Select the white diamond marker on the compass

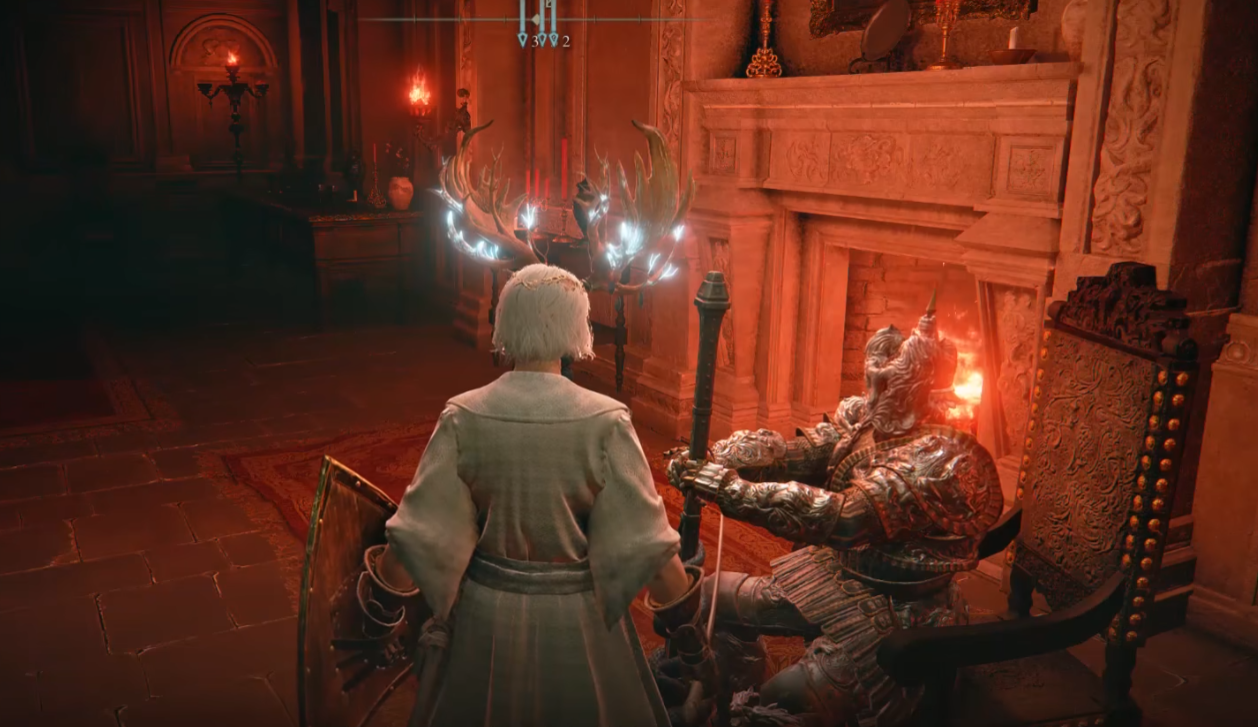click(538, 19)
